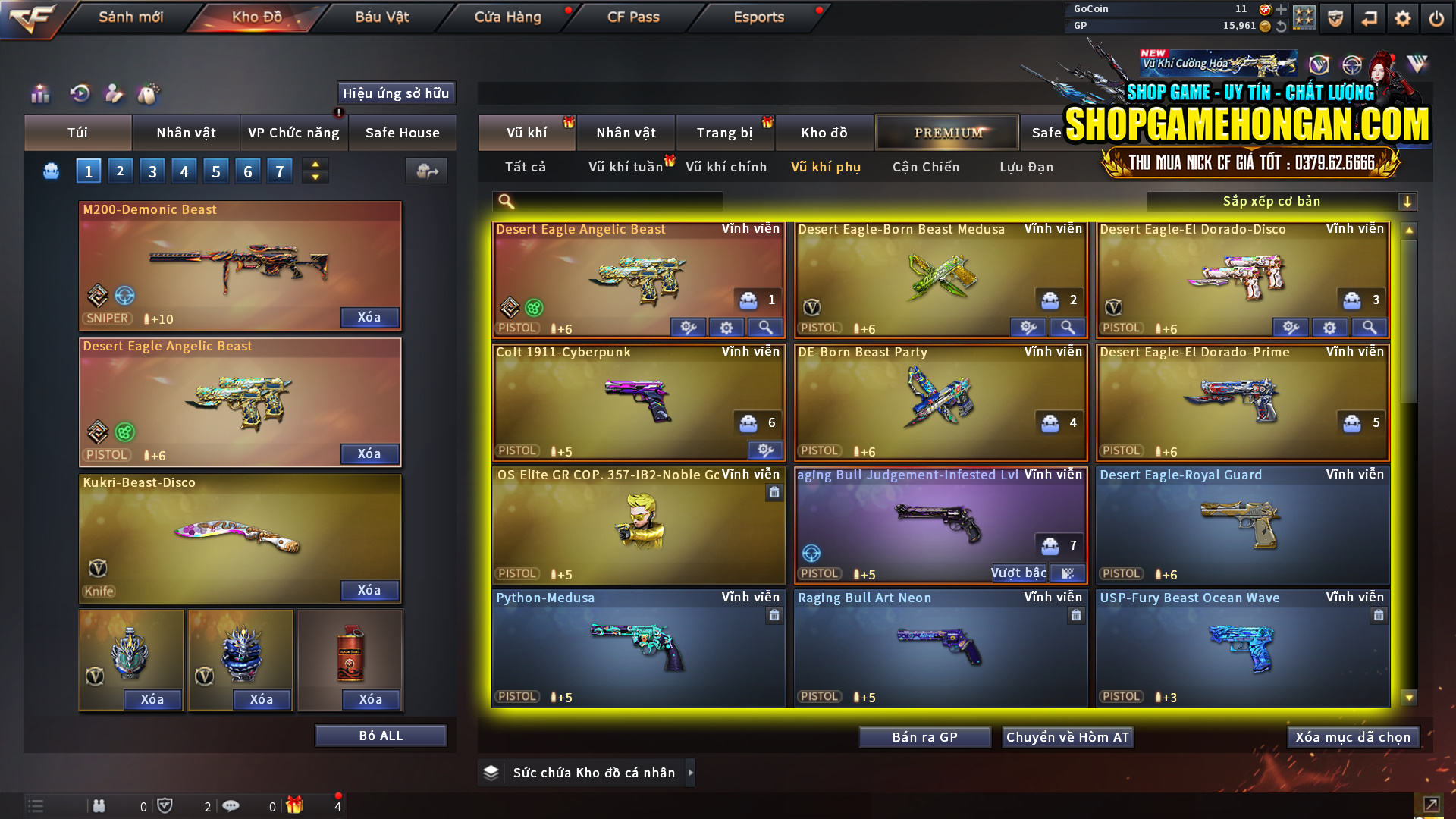This screenshot has width=1456, height=819.
Task: Click the bag transfer icon beside bag numbers
Action: point(426,171)
